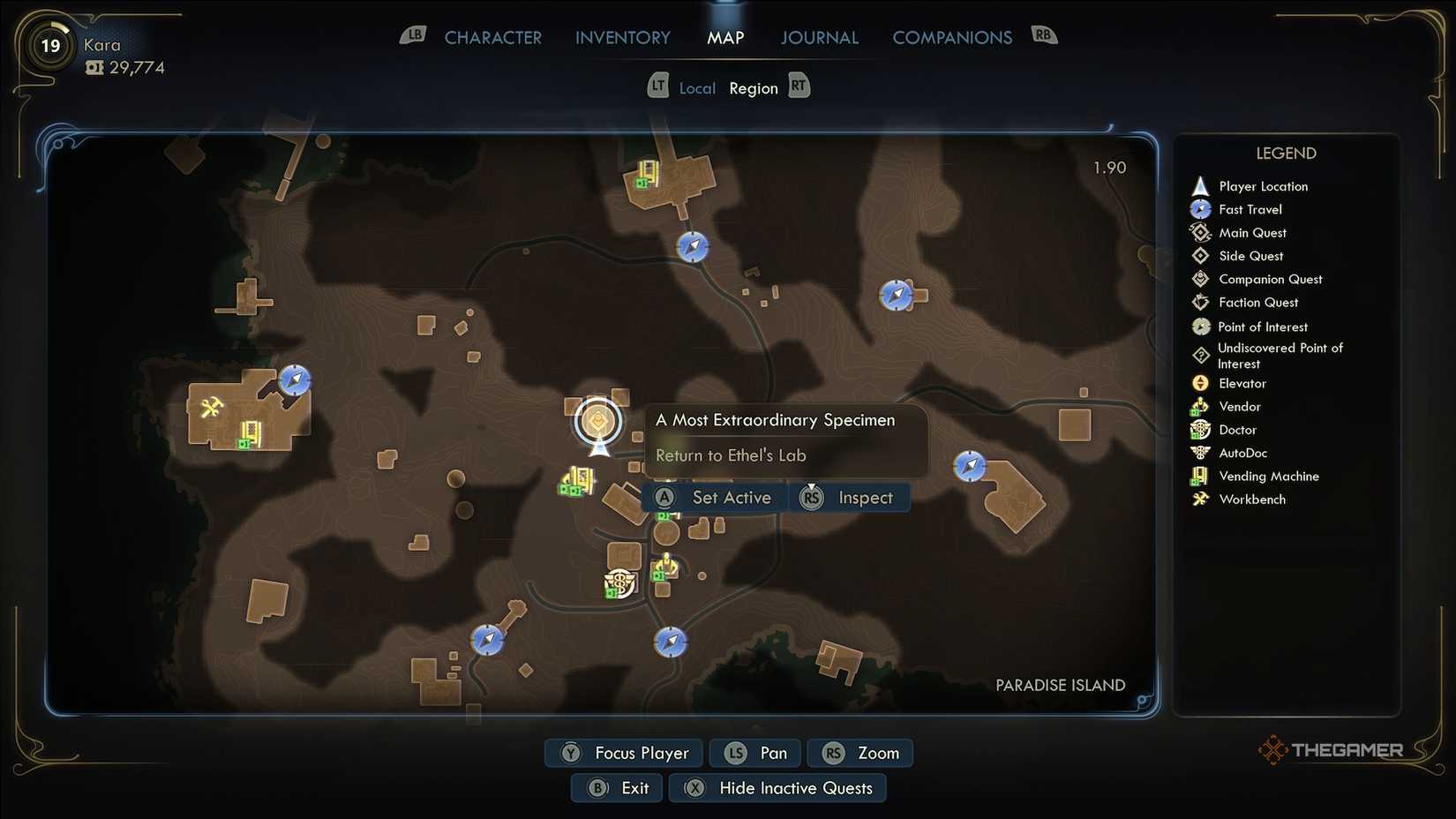Click the Elevator legend icon
The height and width of the screenshot is (819, 1456).
click(1201, 383)
